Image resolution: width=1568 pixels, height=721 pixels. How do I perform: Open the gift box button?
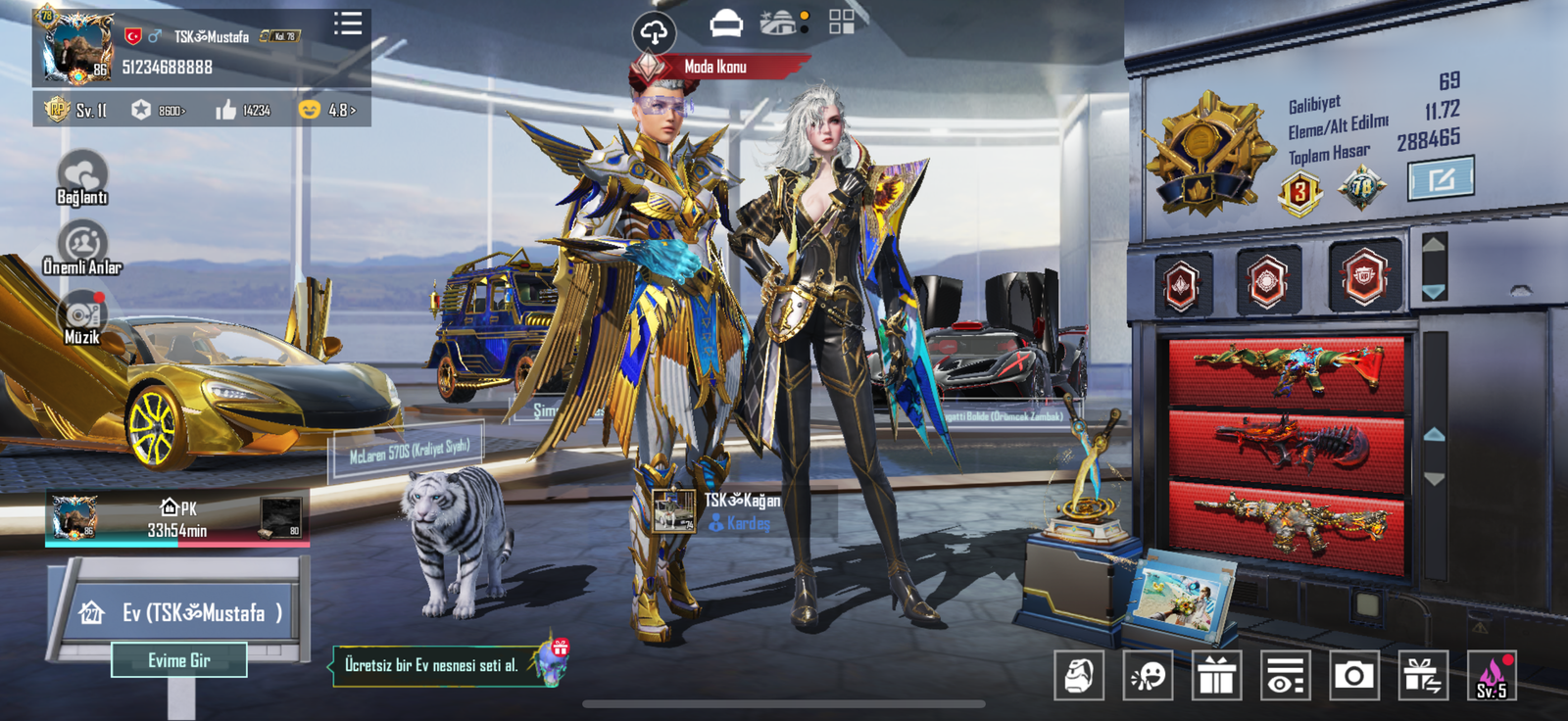click(x=1216, y=675)
